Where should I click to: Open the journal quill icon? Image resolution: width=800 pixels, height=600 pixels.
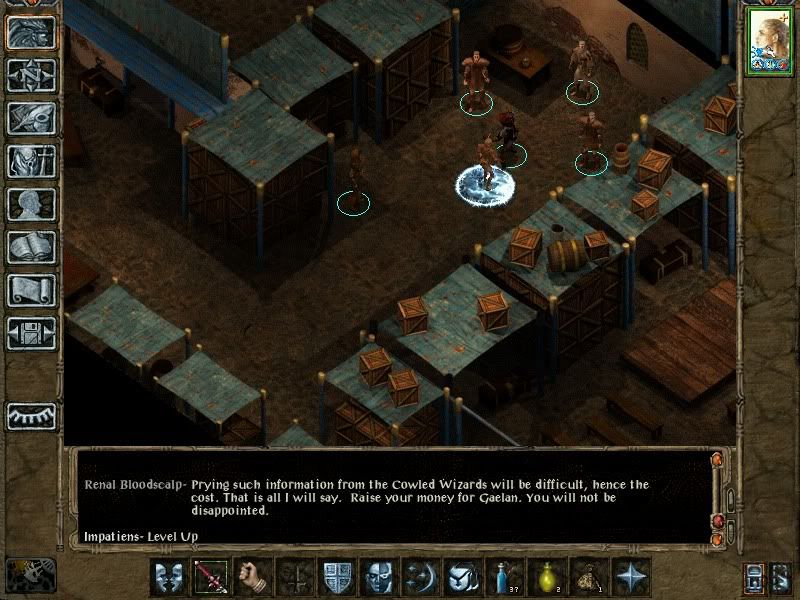tap(31, 118)
